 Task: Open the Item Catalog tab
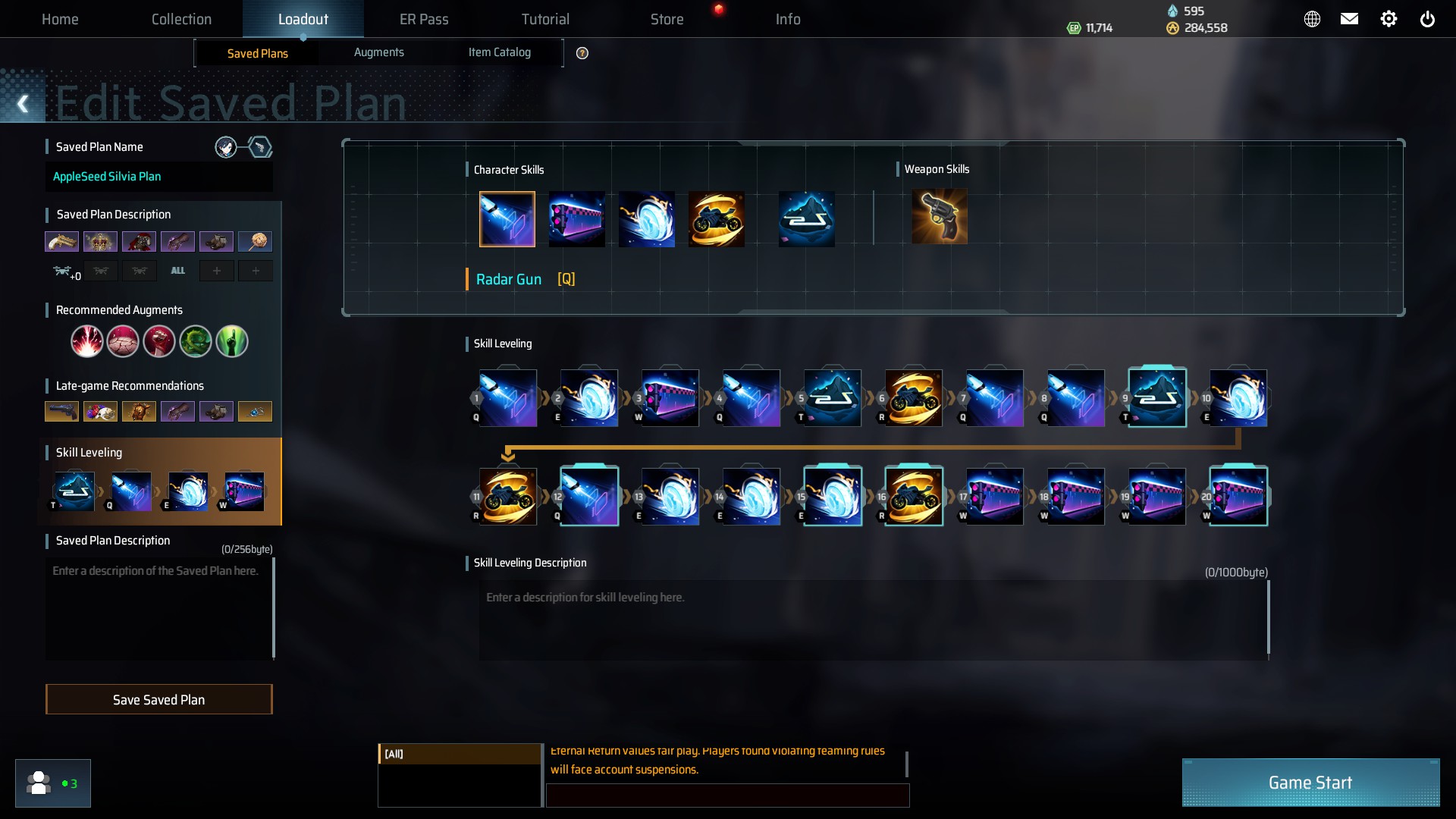coord(499,52)
